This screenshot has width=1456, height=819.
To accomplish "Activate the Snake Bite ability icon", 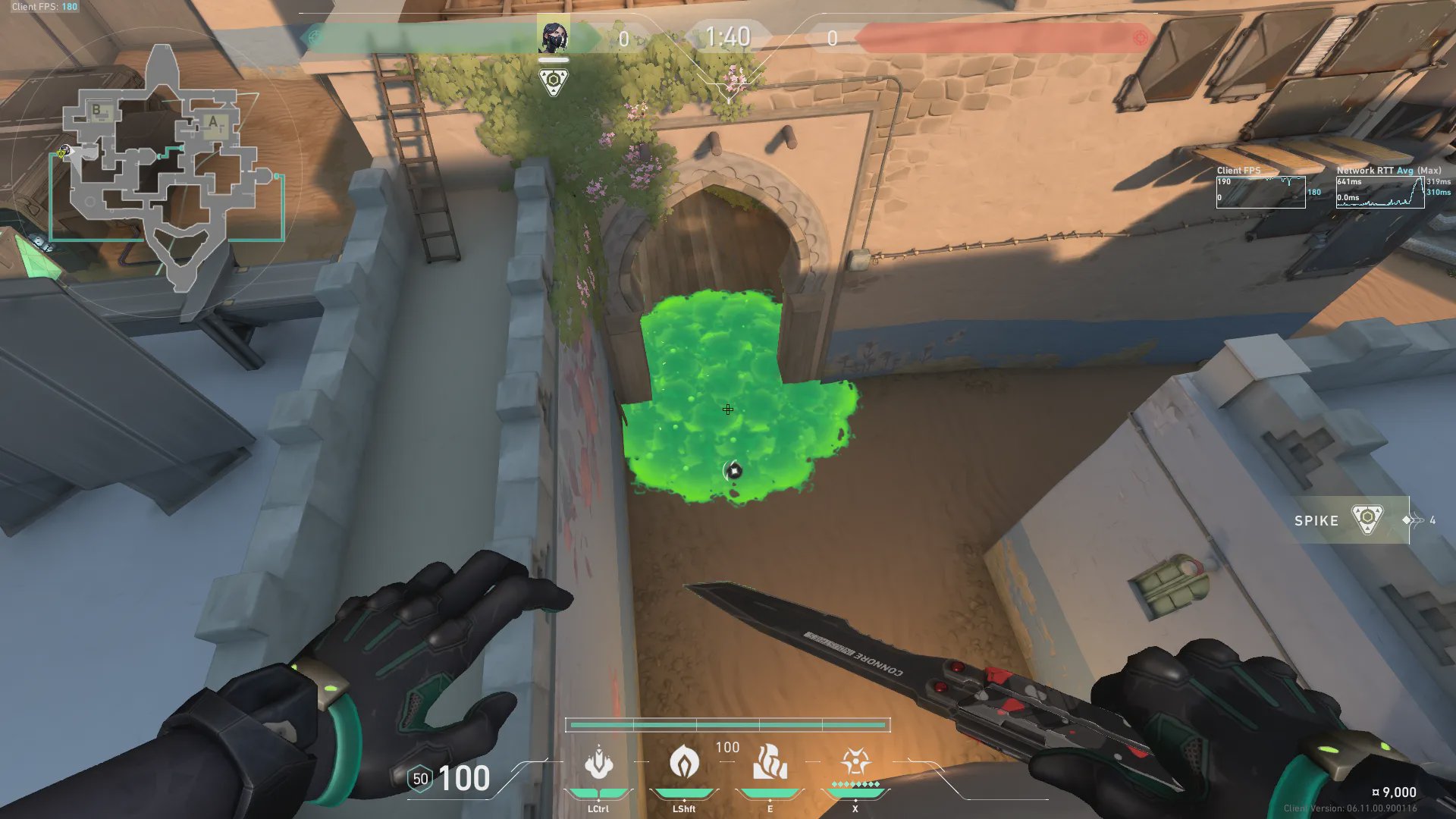I will point(598,763).
